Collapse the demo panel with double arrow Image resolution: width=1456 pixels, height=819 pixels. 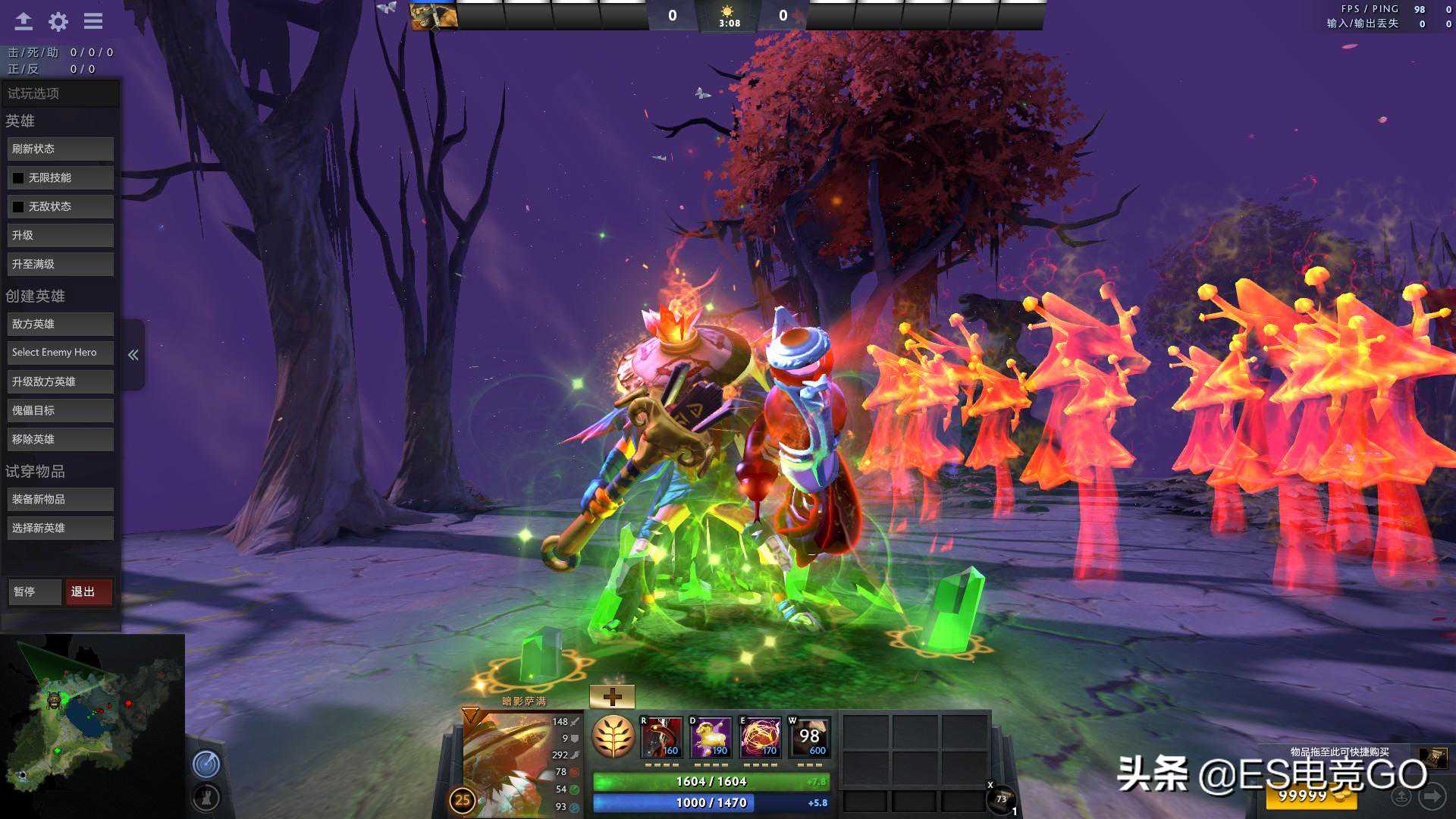point(133,355)
